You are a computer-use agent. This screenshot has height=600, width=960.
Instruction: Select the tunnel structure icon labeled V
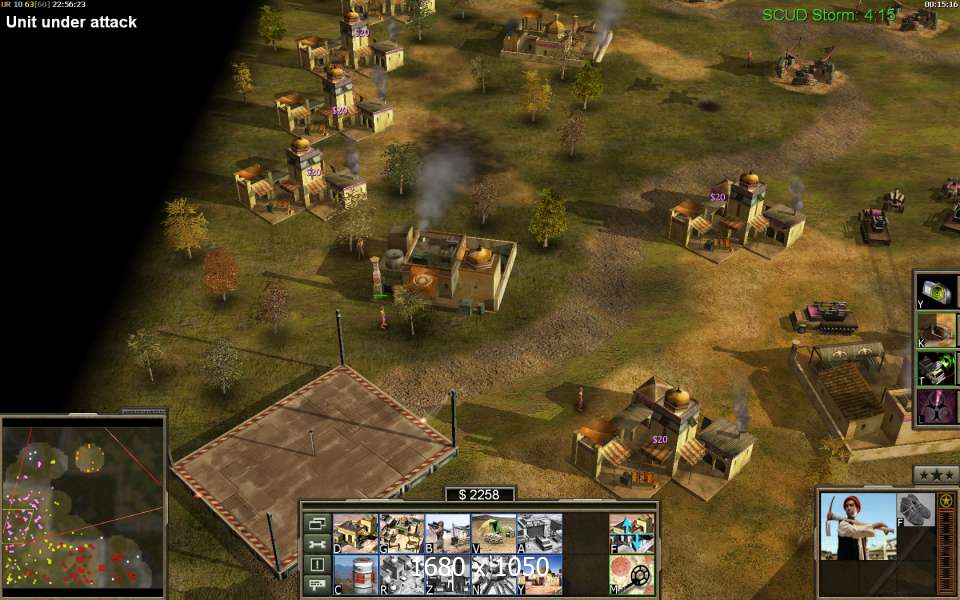click(x=493, y=534)
